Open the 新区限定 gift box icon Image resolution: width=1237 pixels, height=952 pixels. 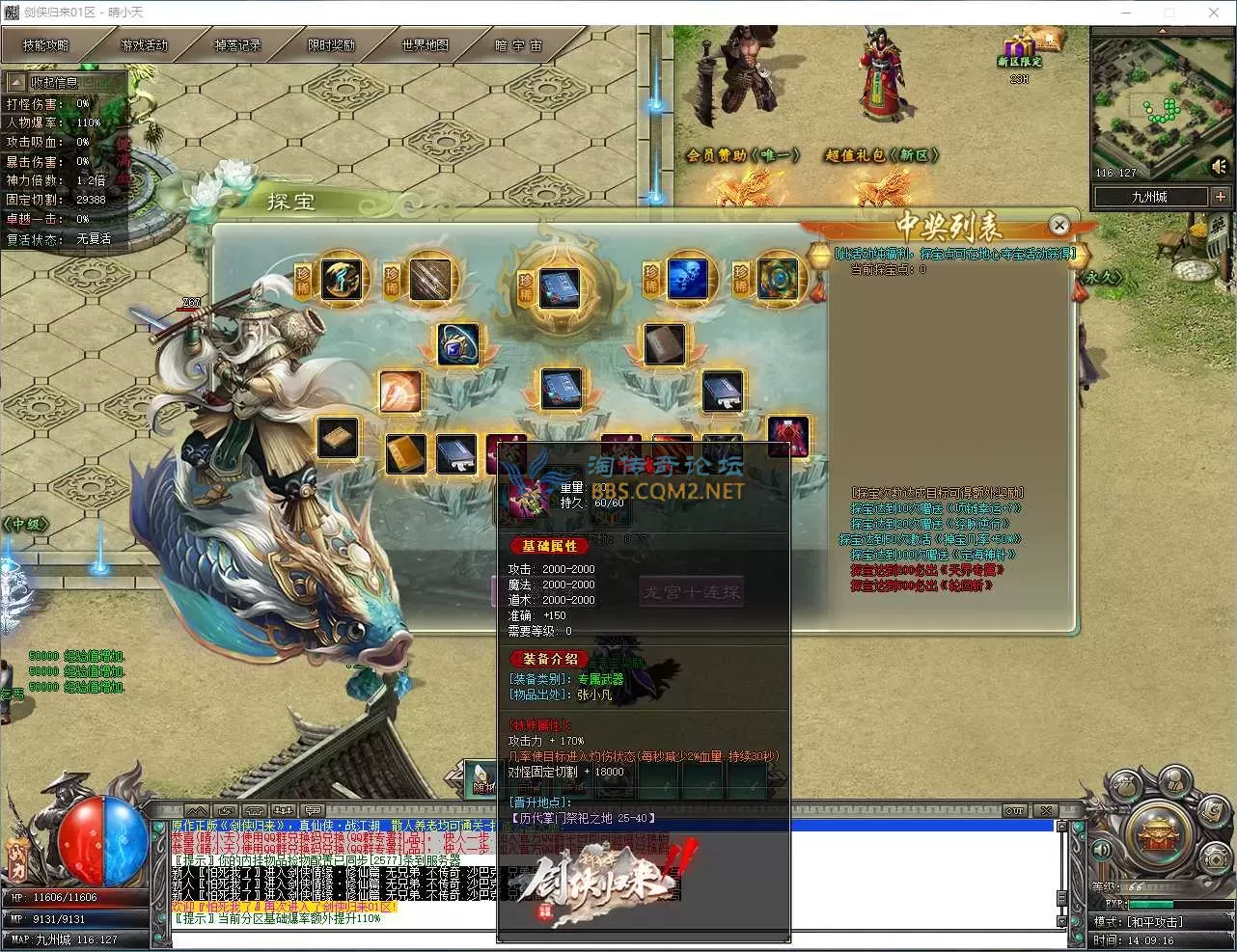coord(1018,50)
